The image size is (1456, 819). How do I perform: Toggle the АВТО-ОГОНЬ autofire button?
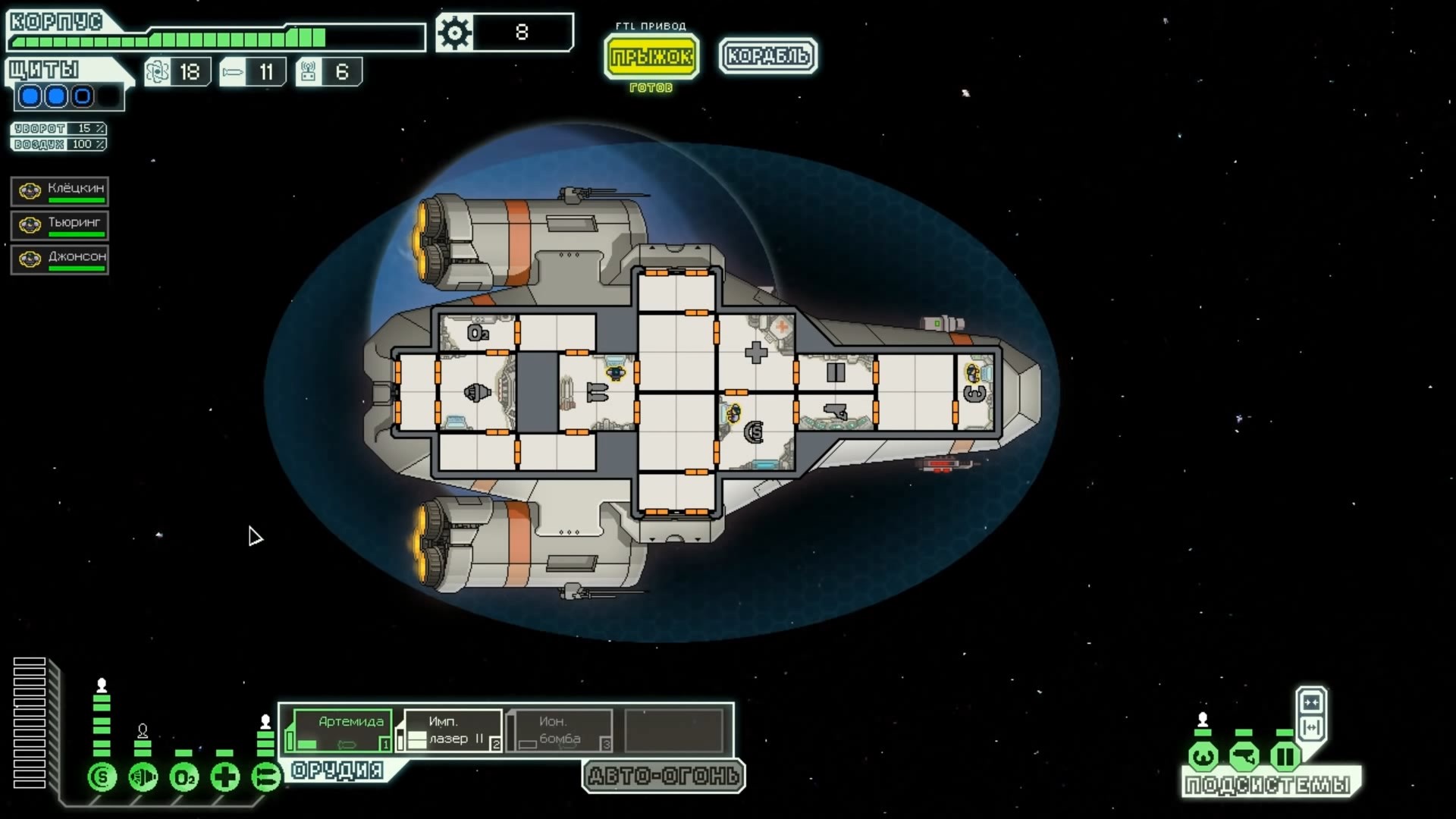point(664,776)
